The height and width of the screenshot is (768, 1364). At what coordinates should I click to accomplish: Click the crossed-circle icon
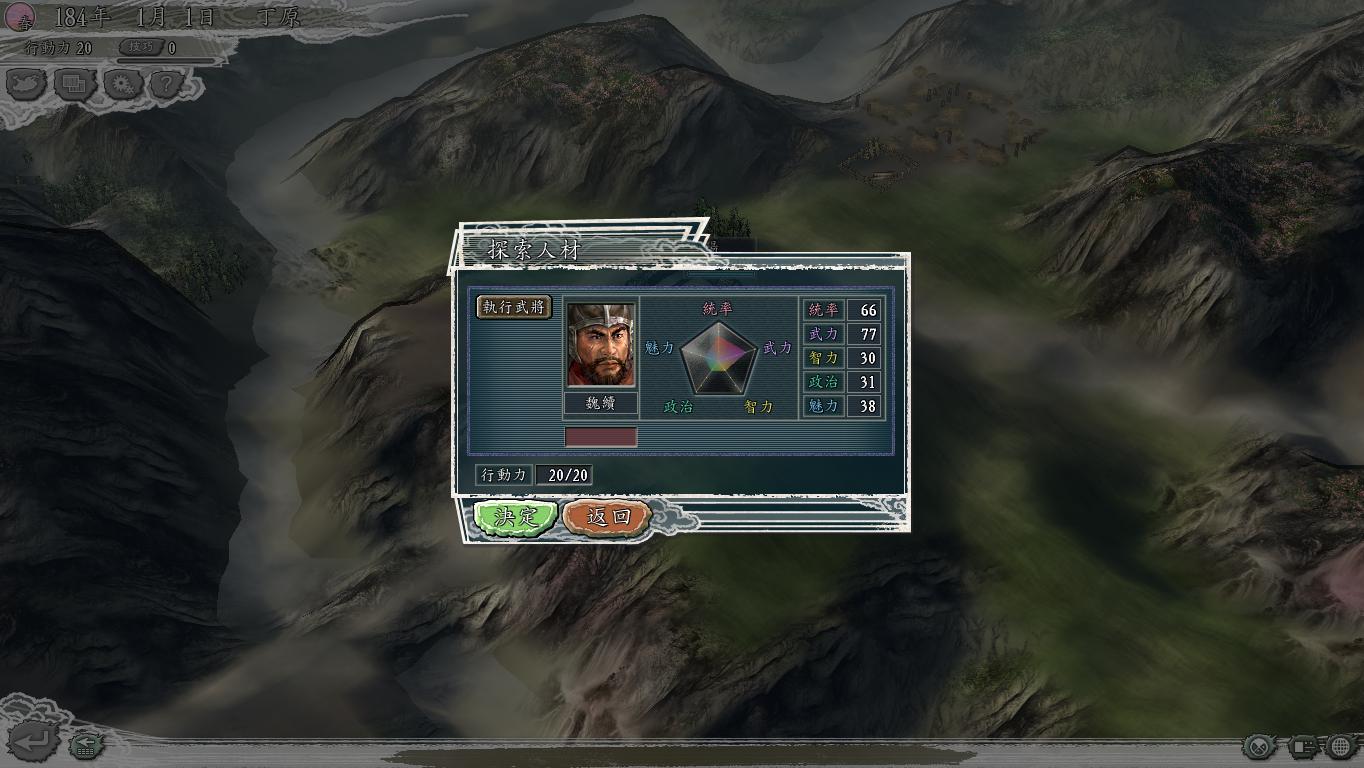tap(1260, 746)
